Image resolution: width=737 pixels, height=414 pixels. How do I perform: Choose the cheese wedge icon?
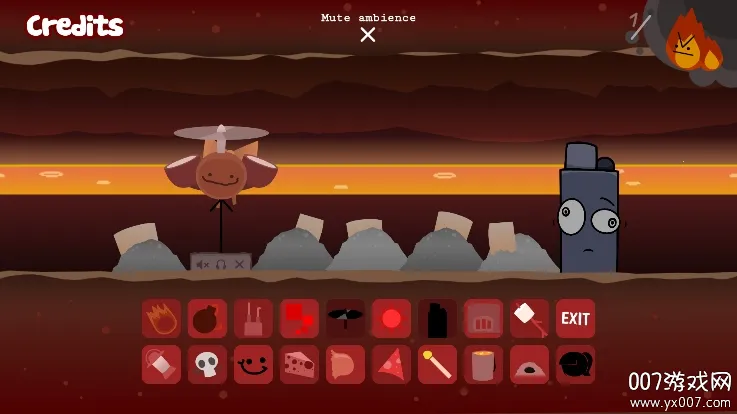[300, 365]
